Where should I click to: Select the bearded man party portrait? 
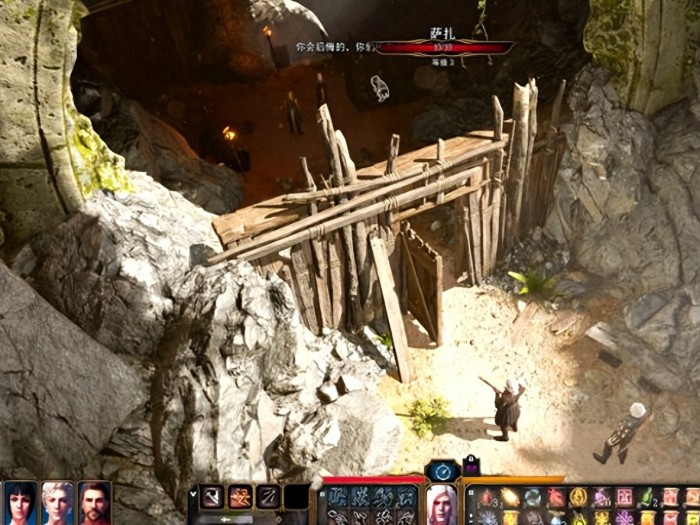[x=94, y=502]
